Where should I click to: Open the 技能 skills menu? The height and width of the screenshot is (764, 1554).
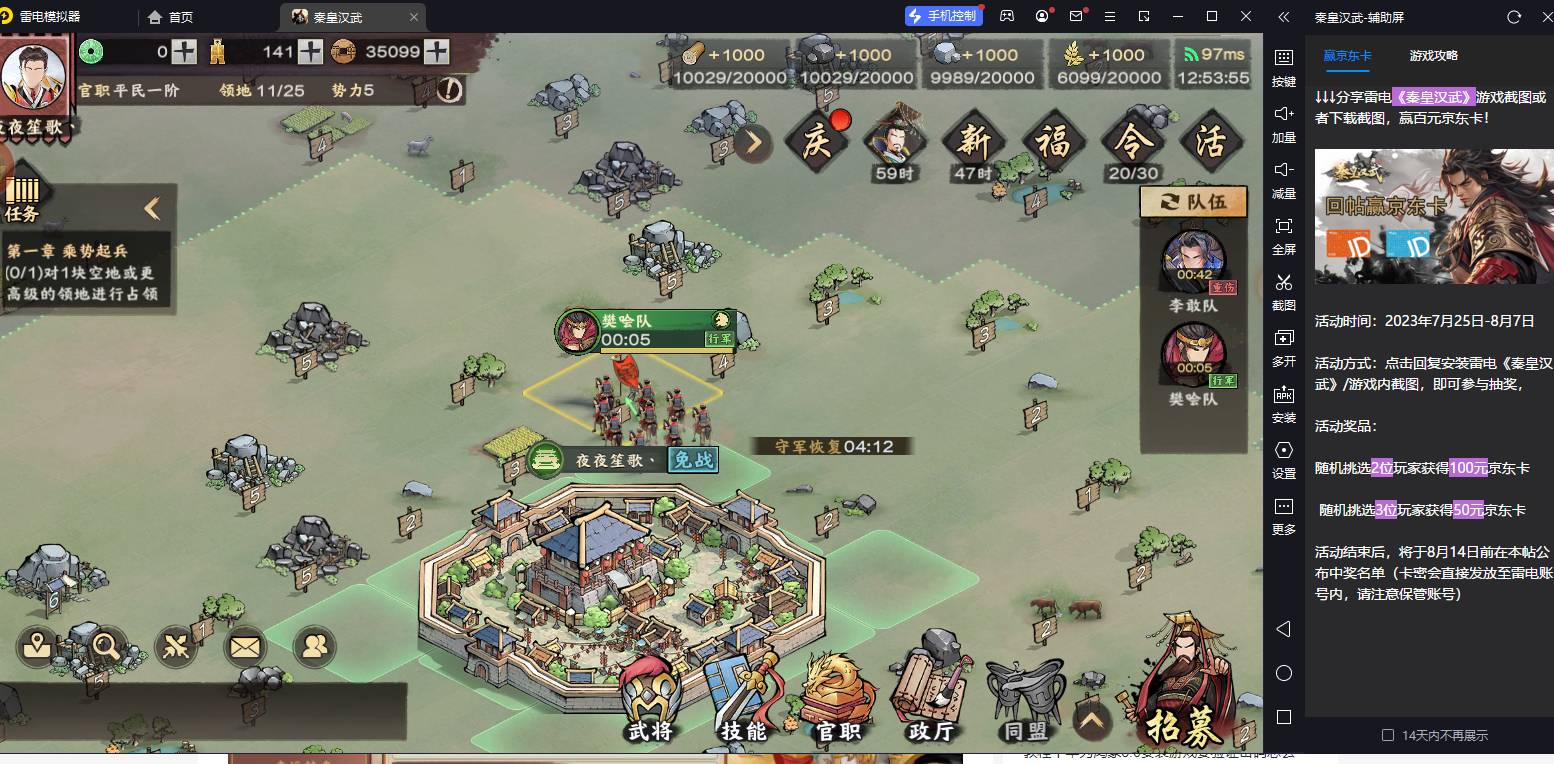743,700
